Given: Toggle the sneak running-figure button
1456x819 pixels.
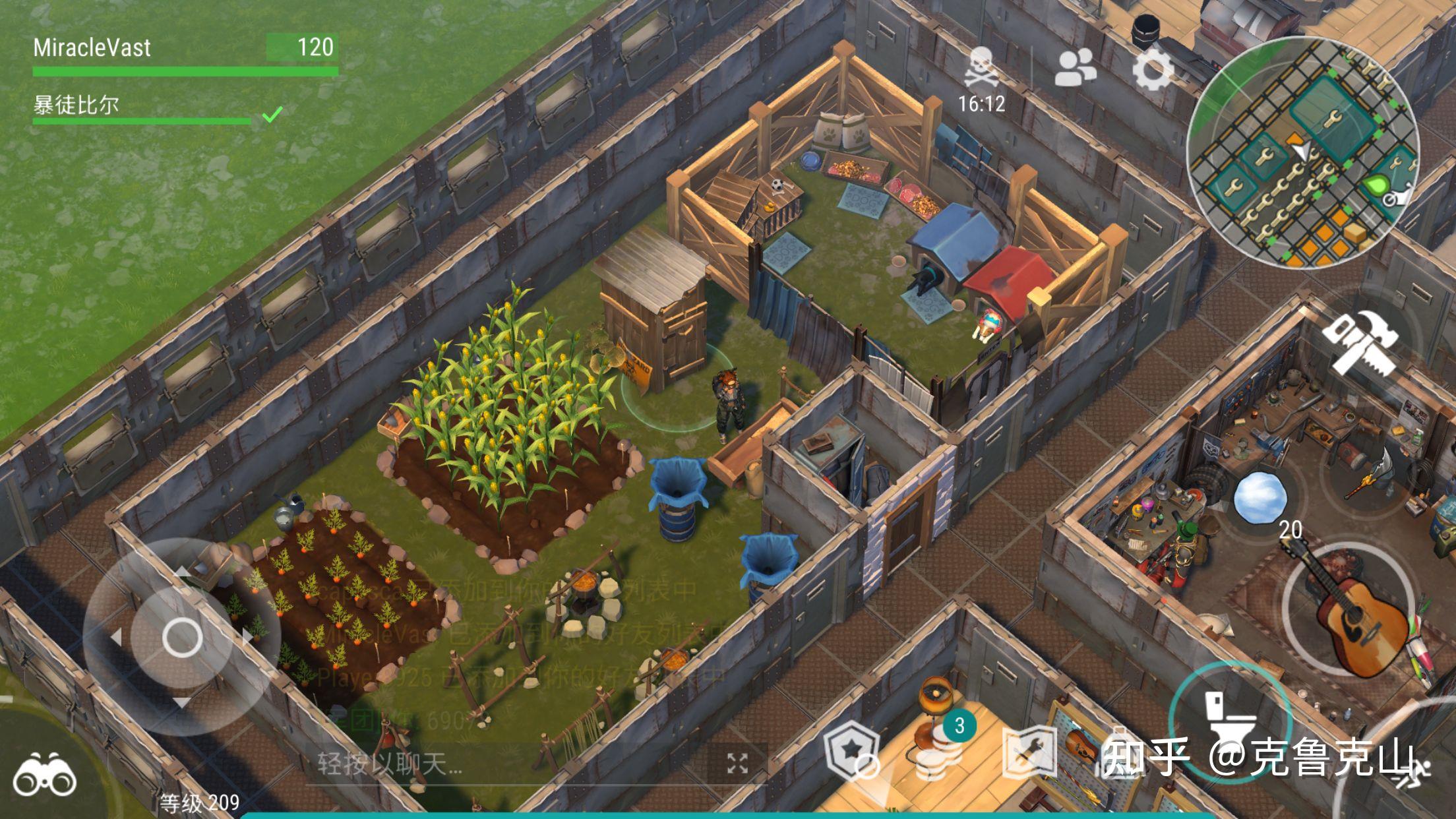Looking at the screenshot, I should [1418, 772].
